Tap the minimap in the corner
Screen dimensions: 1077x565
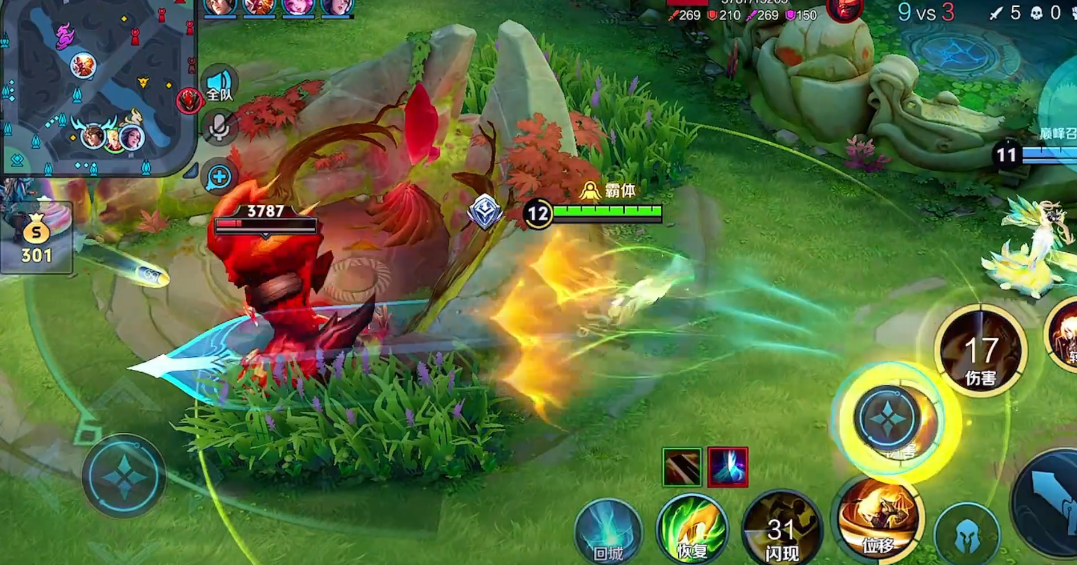(x=97, y=86)
